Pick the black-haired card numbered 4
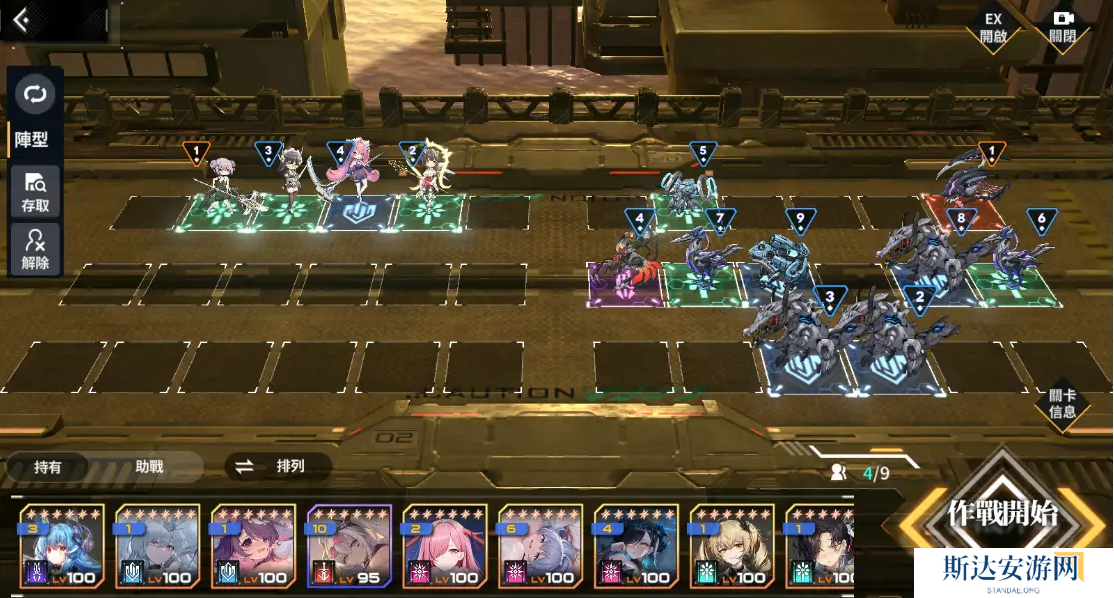1114x598 pixels. point(636,546)
